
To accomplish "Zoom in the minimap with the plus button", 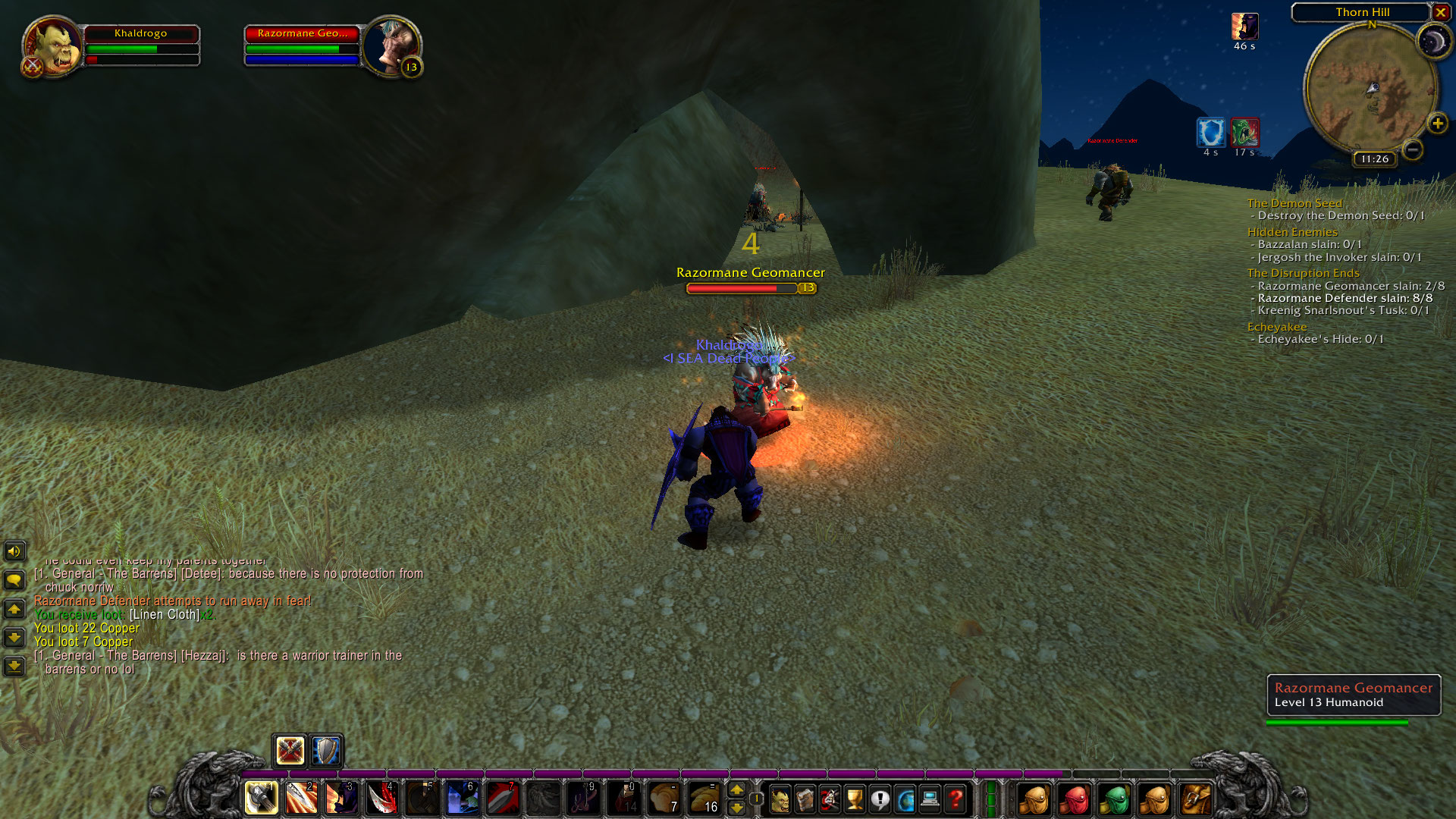I will point(1437,123).
